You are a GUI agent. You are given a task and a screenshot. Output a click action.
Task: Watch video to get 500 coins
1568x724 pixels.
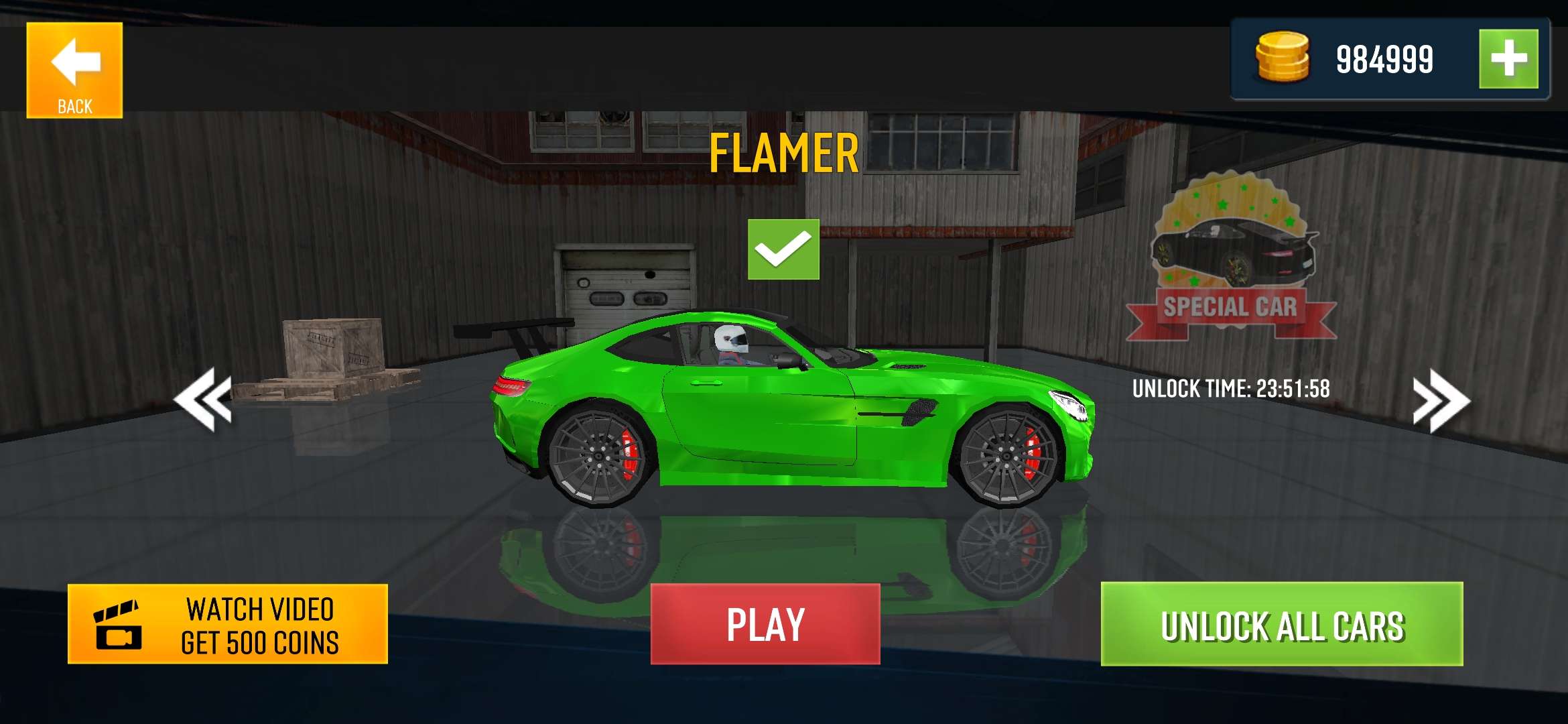point(228,624)
